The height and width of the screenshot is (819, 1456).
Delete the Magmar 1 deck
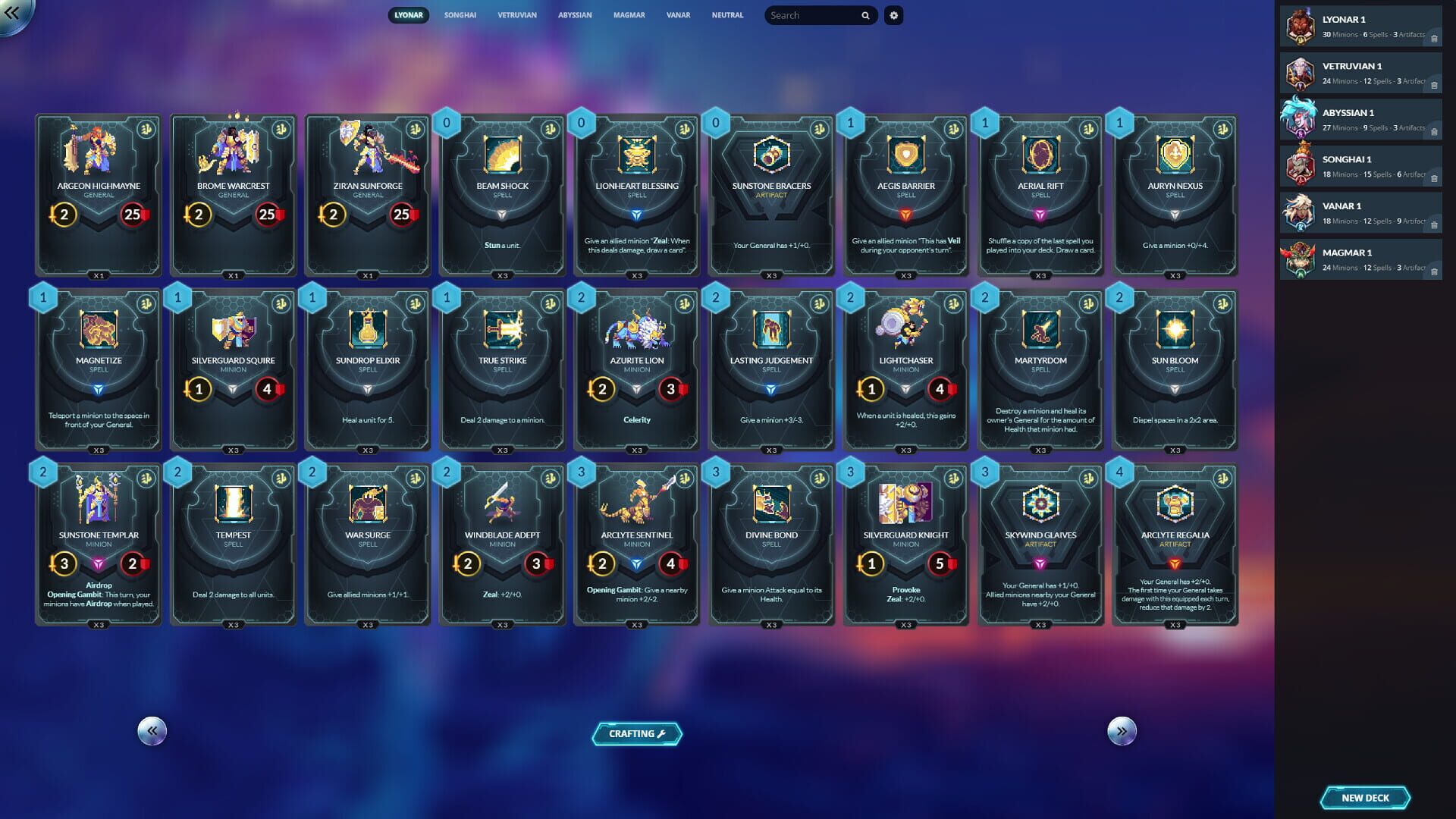[1434, 271]
